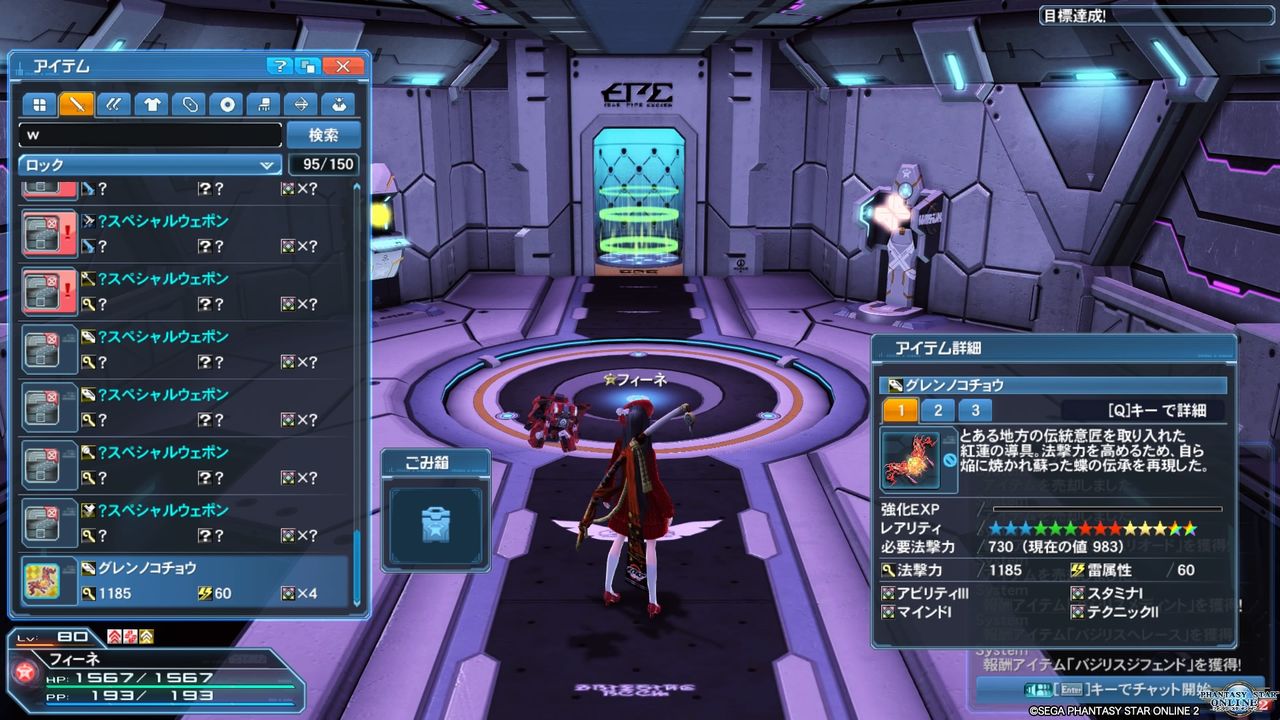Click the w search input field

pyautogui.click(x=150, y=134)
